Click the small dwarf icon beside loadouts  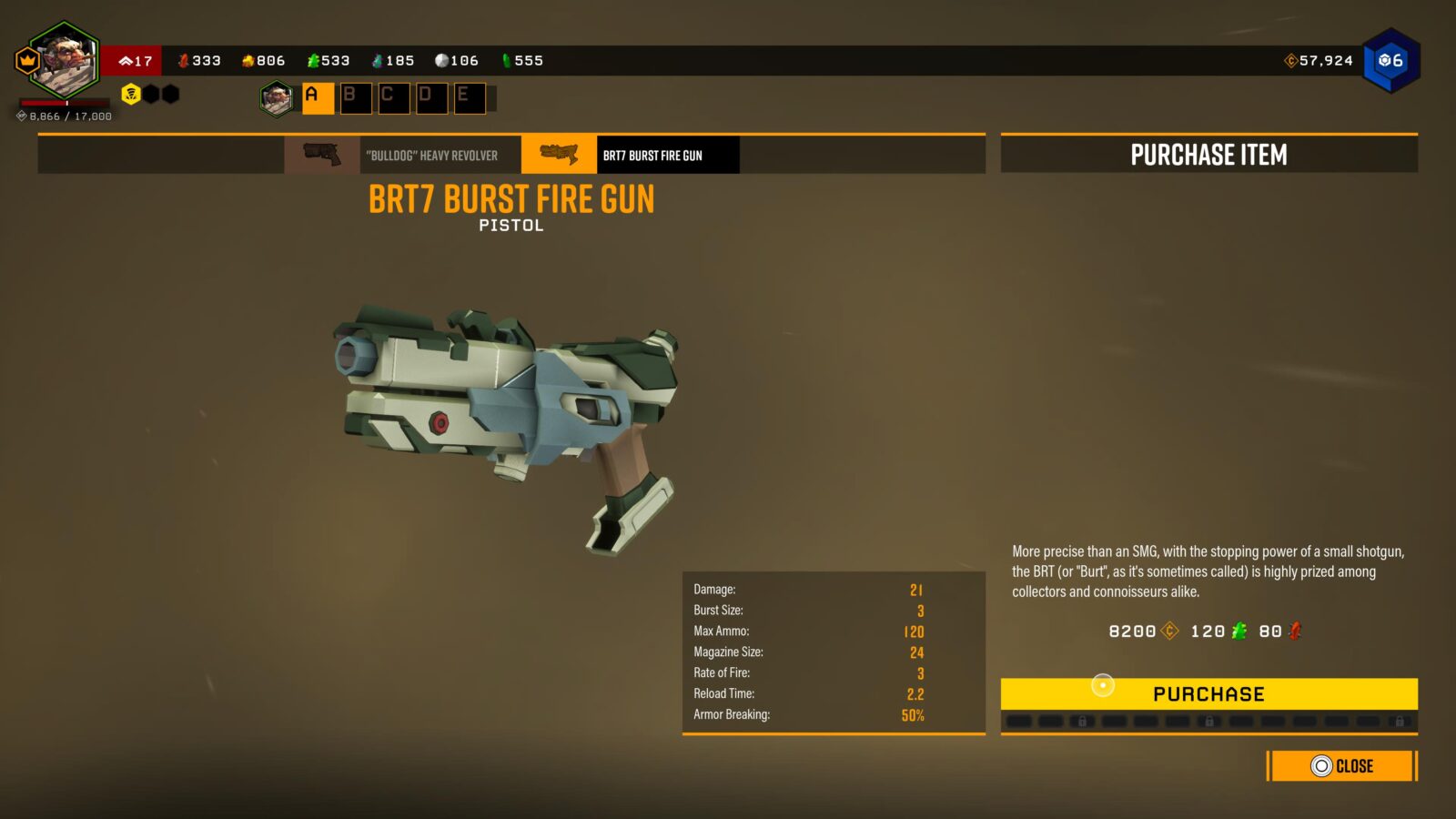276,98
